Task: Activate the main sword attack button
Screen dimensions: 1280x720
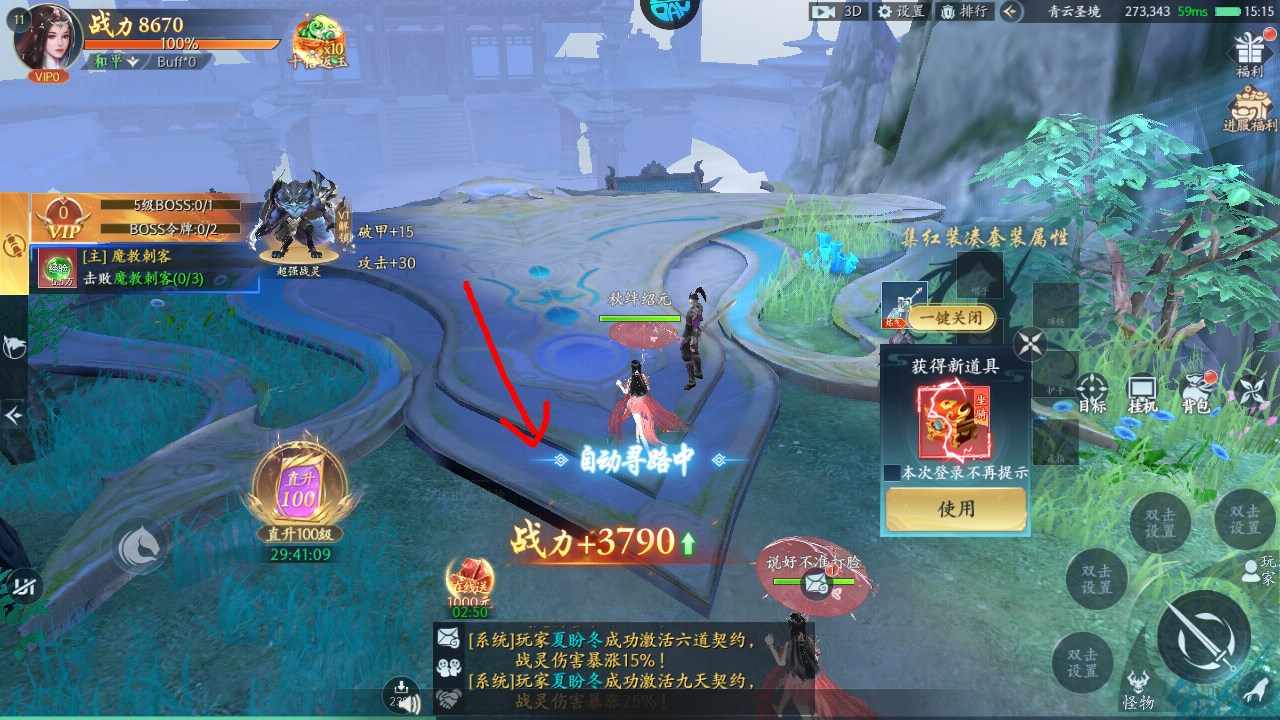Action: (1203, 637)
